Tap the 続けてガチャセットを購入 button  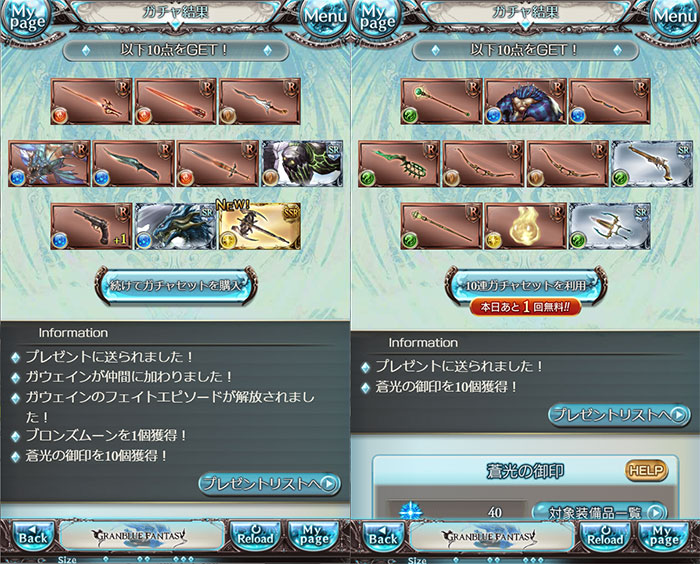(x=175, y=284)
